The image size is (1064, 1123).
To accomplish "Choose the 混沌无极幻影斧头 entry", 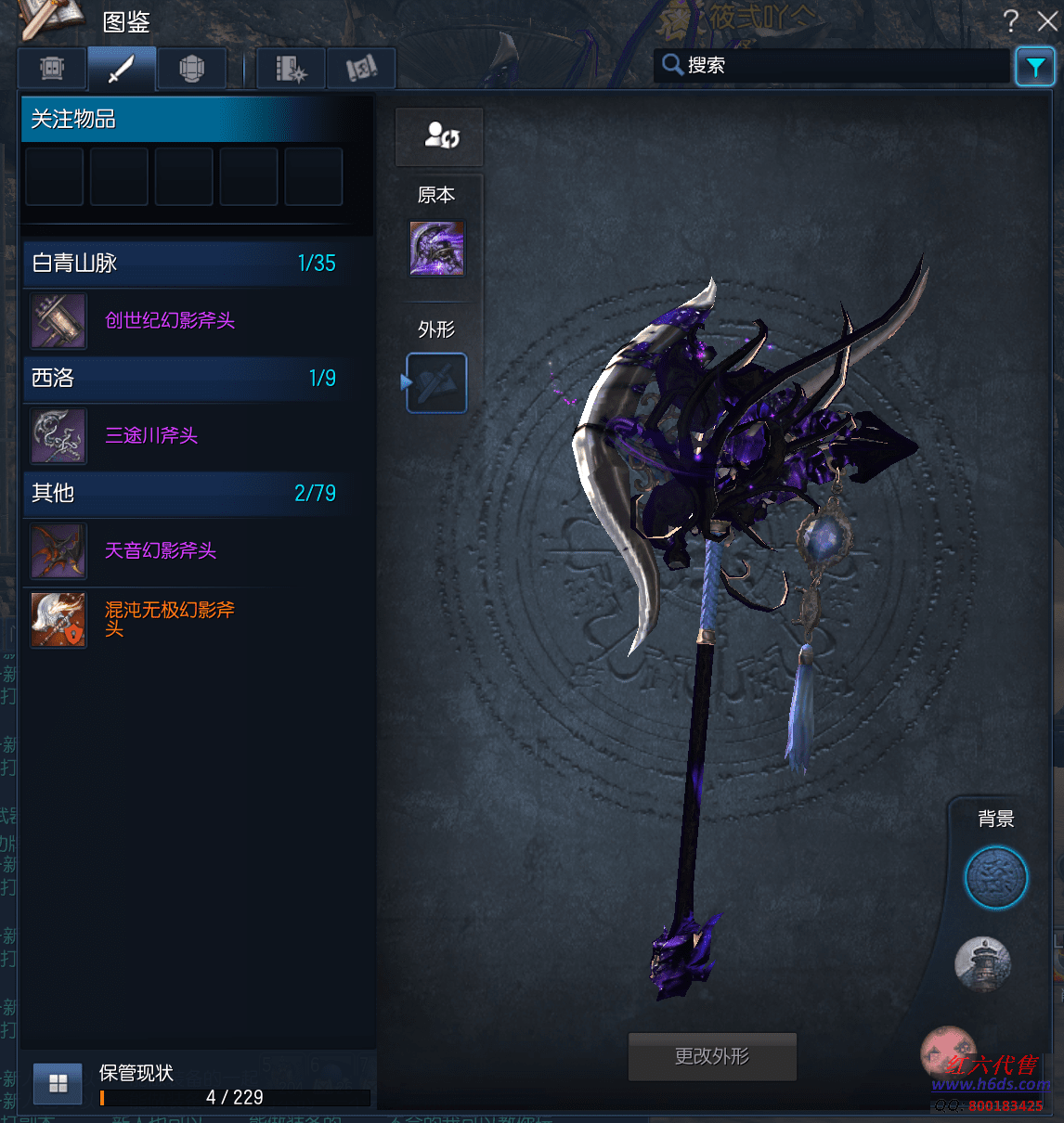I will [169, 618].
